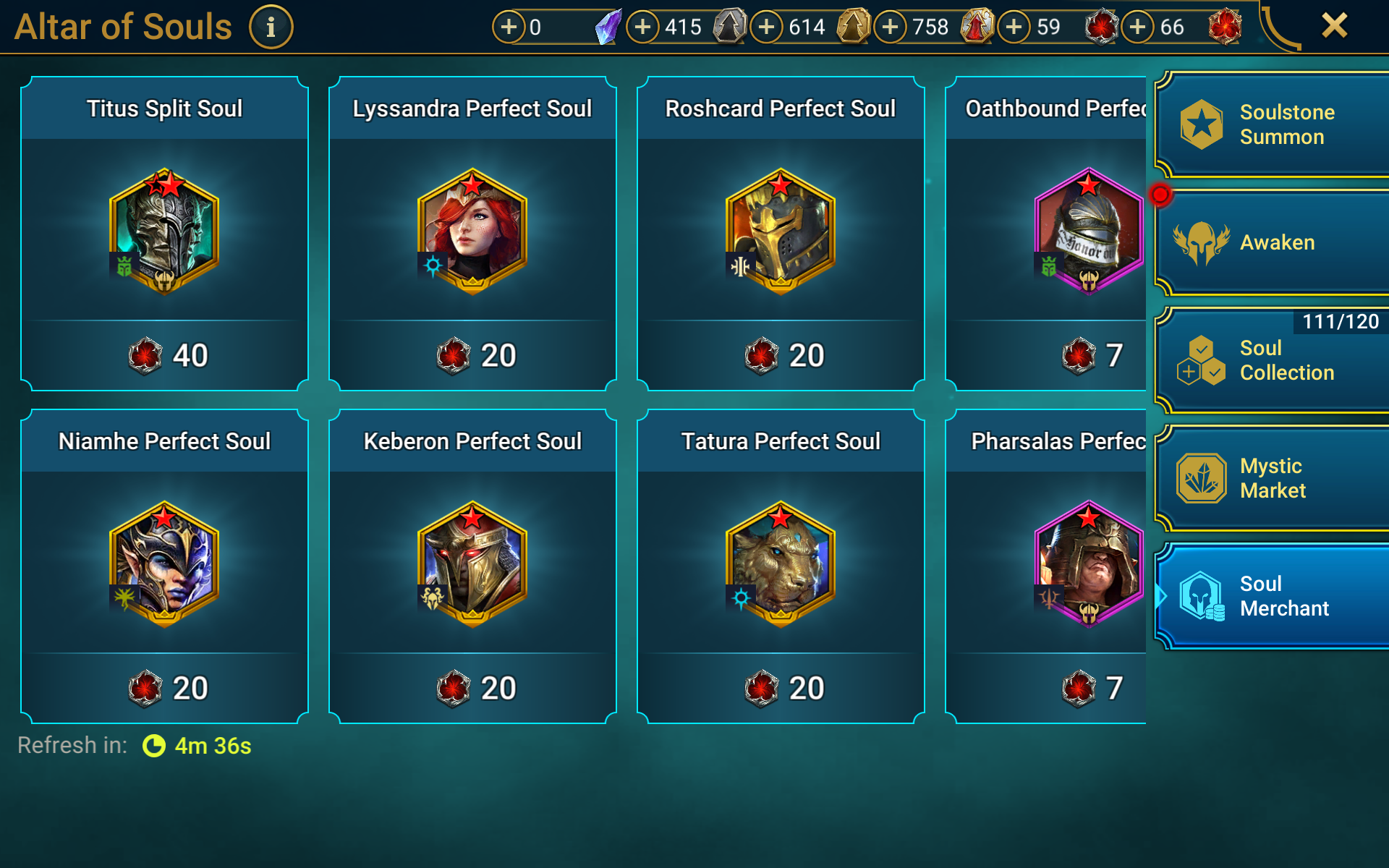Close the Altar of Souls window

coord(1335,25)
